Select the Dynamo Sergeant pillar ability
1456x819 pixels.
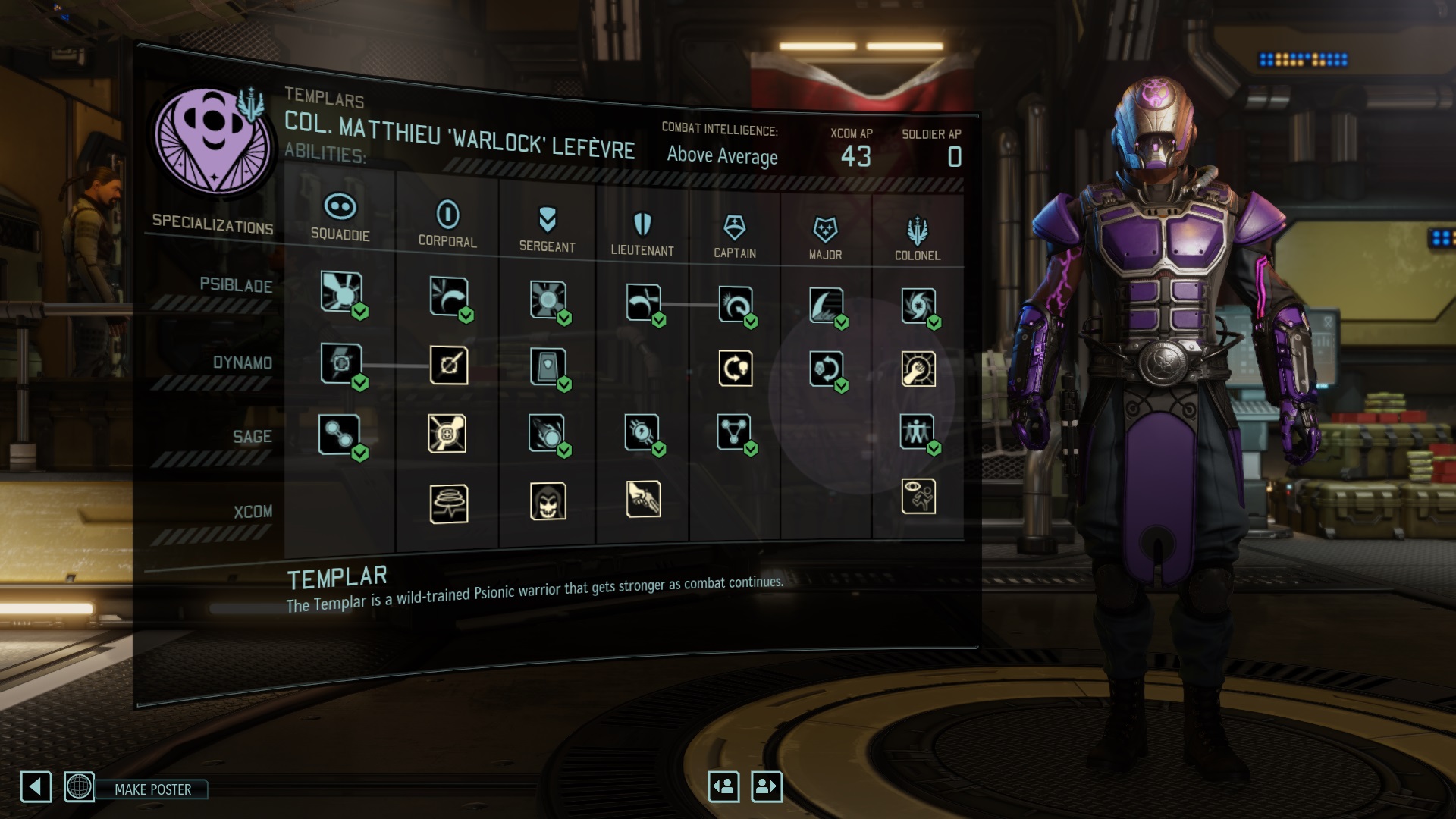click(x=548, y=367)
